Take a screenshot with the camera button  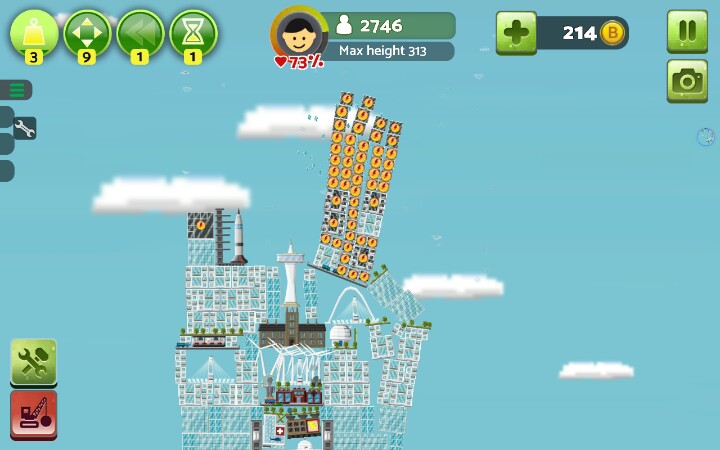point(687,81)
